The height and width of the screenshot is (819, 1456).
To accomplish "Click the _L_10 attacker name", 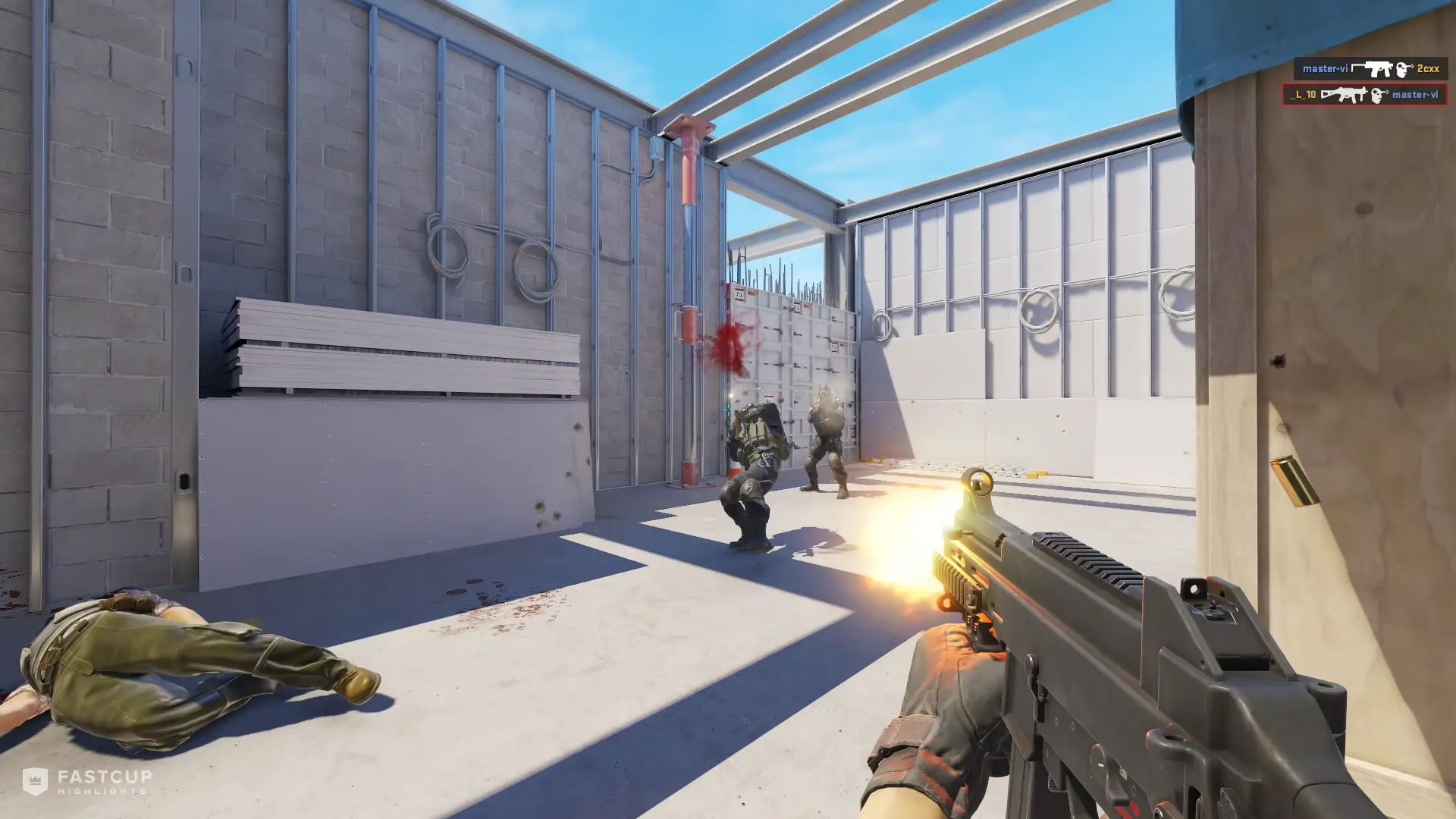I will pyautogui.click(x=1301, y=96).
